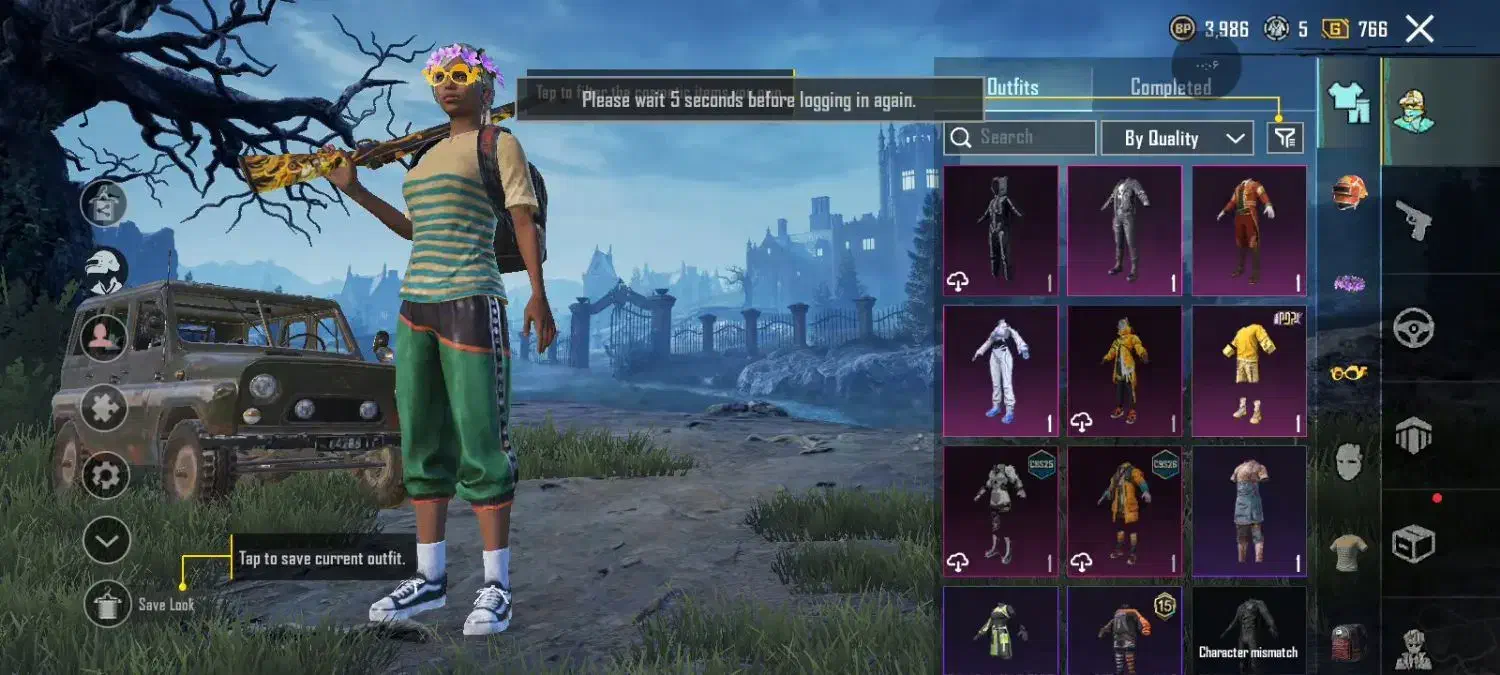Viewport: 1500px width, 675px height.
Task: Open the steering wheel vehicle section
Action: click(x=1414, y=327)
